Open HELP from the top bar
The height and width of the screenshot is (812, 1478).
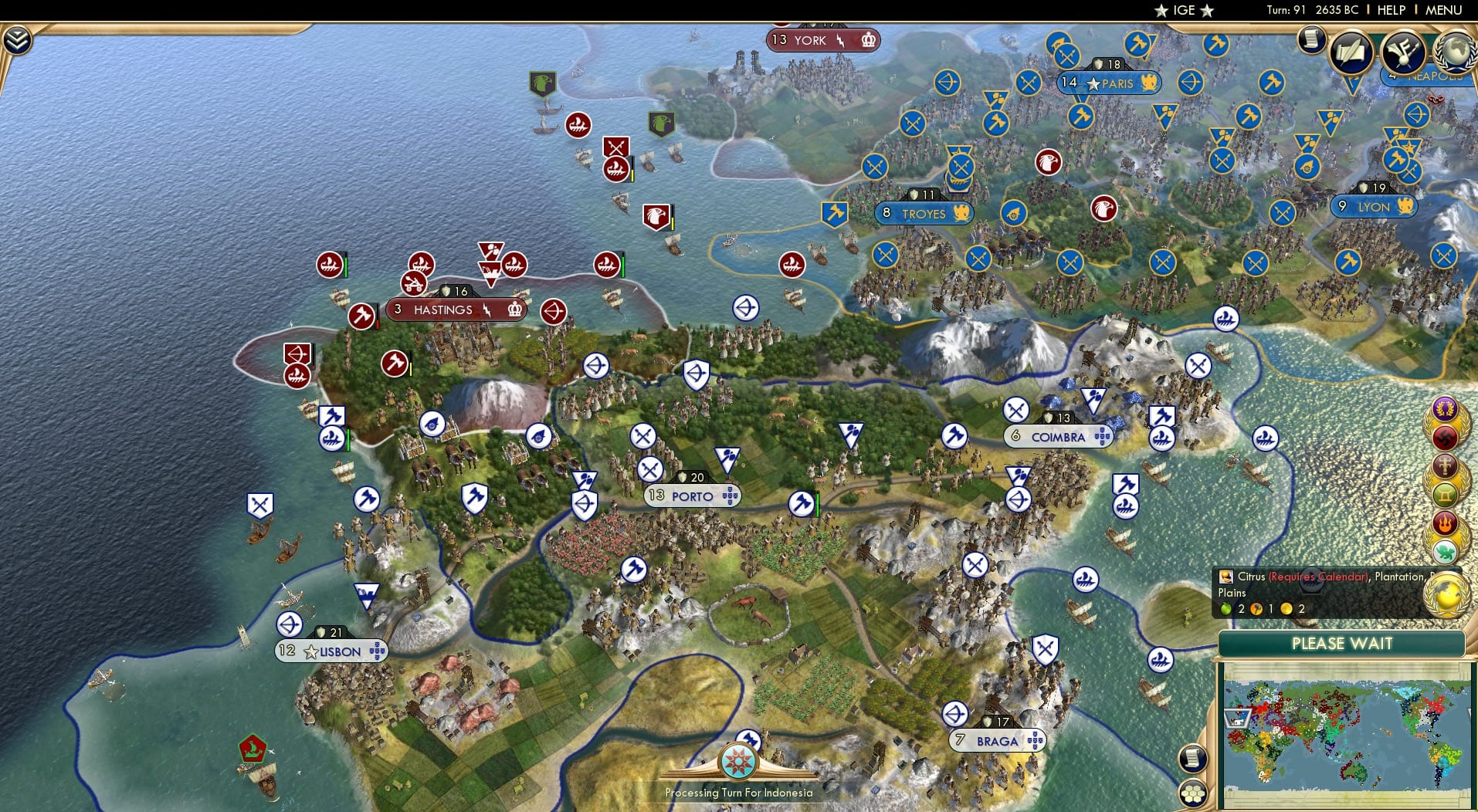coord(1392,10)
